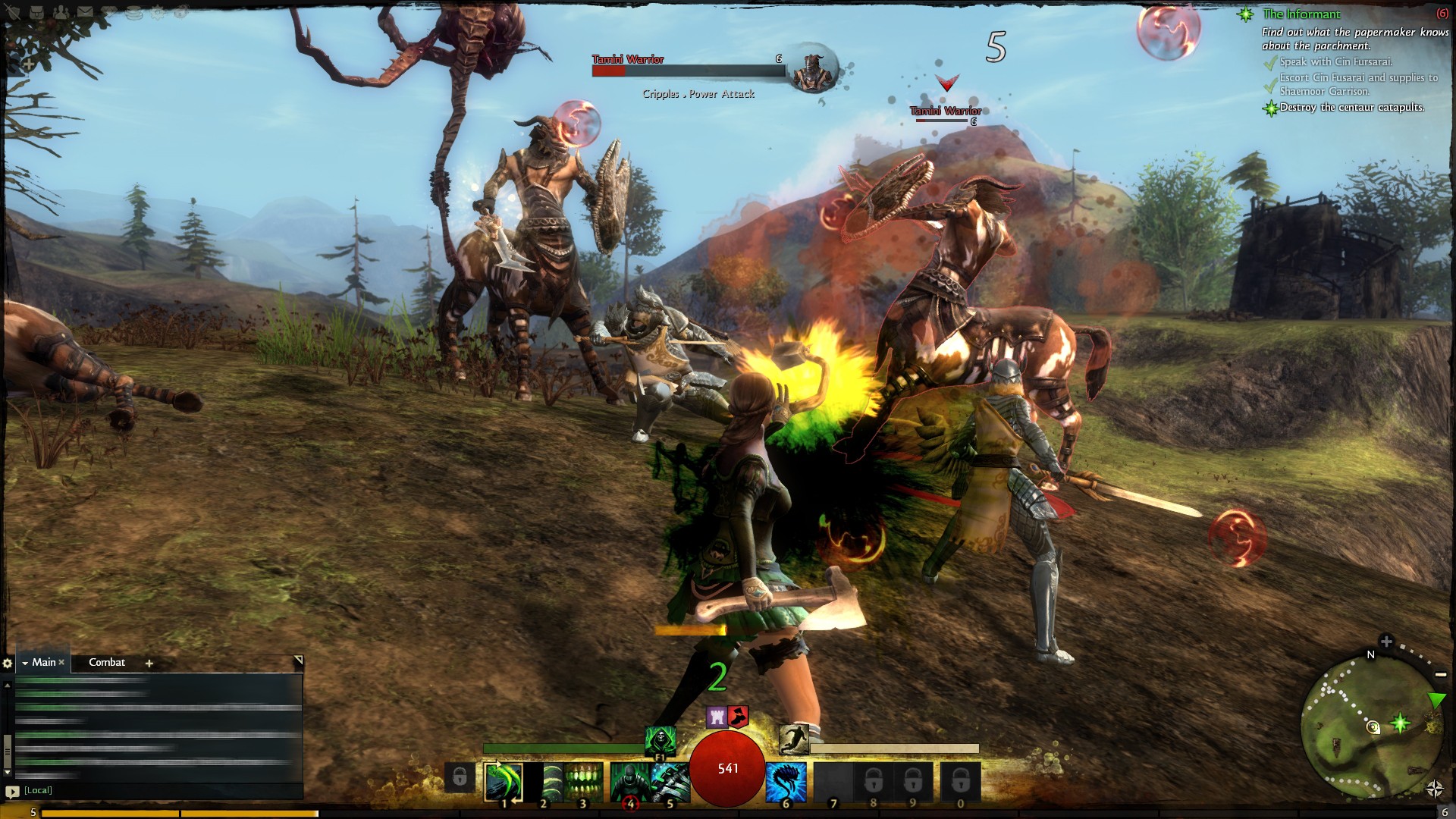This screenshot has width=1456, height=819.
Task: Open the Hero panel sword-and-shield icon
Action: click(x=14, y=12)
